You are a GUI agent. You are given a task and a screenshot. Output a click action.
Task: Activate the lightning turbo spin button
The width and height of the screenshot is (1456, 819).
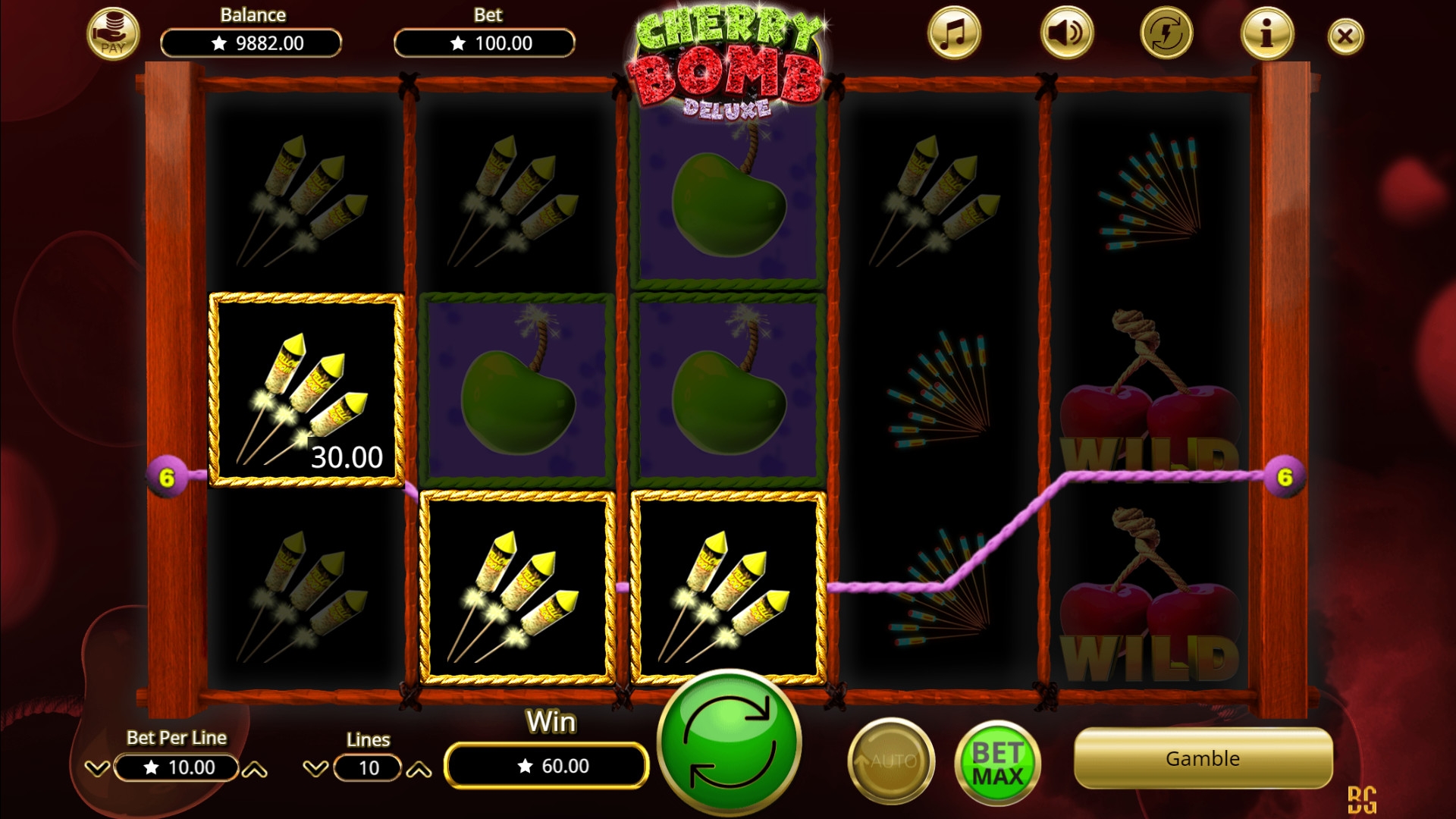[1166, 34]
